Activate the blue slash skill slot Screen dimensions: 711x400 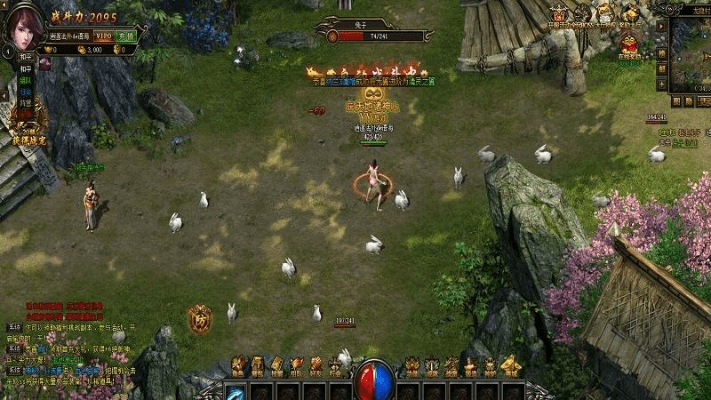pyautogui.click(x=236, y=392)
